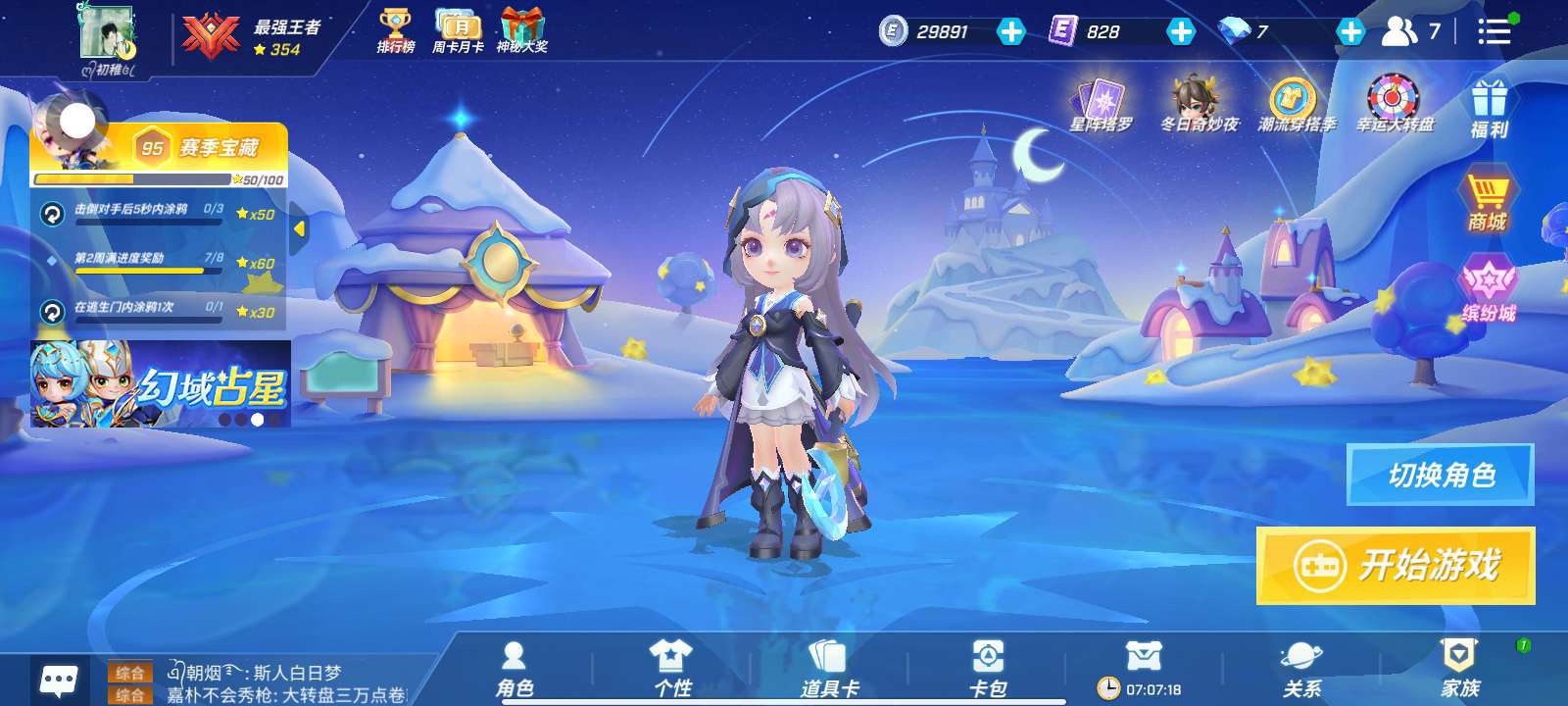Open the 排行榜 leaderboard trophy
This screenshot has width=1568, height=706.
(x=396, y=30)
